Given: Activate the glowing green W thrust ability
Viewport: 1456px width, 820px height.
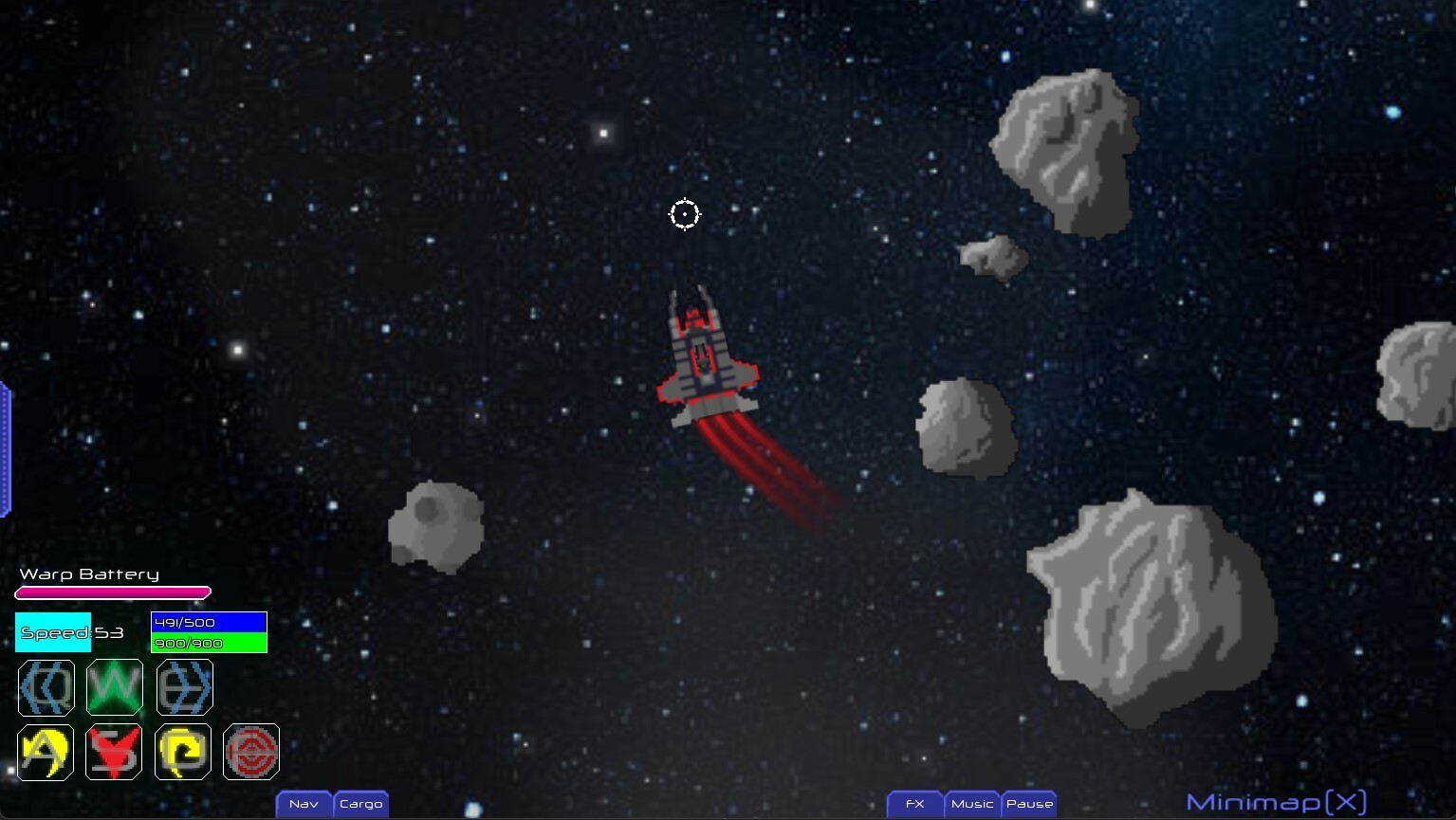Looking at the screenshot, I should click(x=114, y=687).
